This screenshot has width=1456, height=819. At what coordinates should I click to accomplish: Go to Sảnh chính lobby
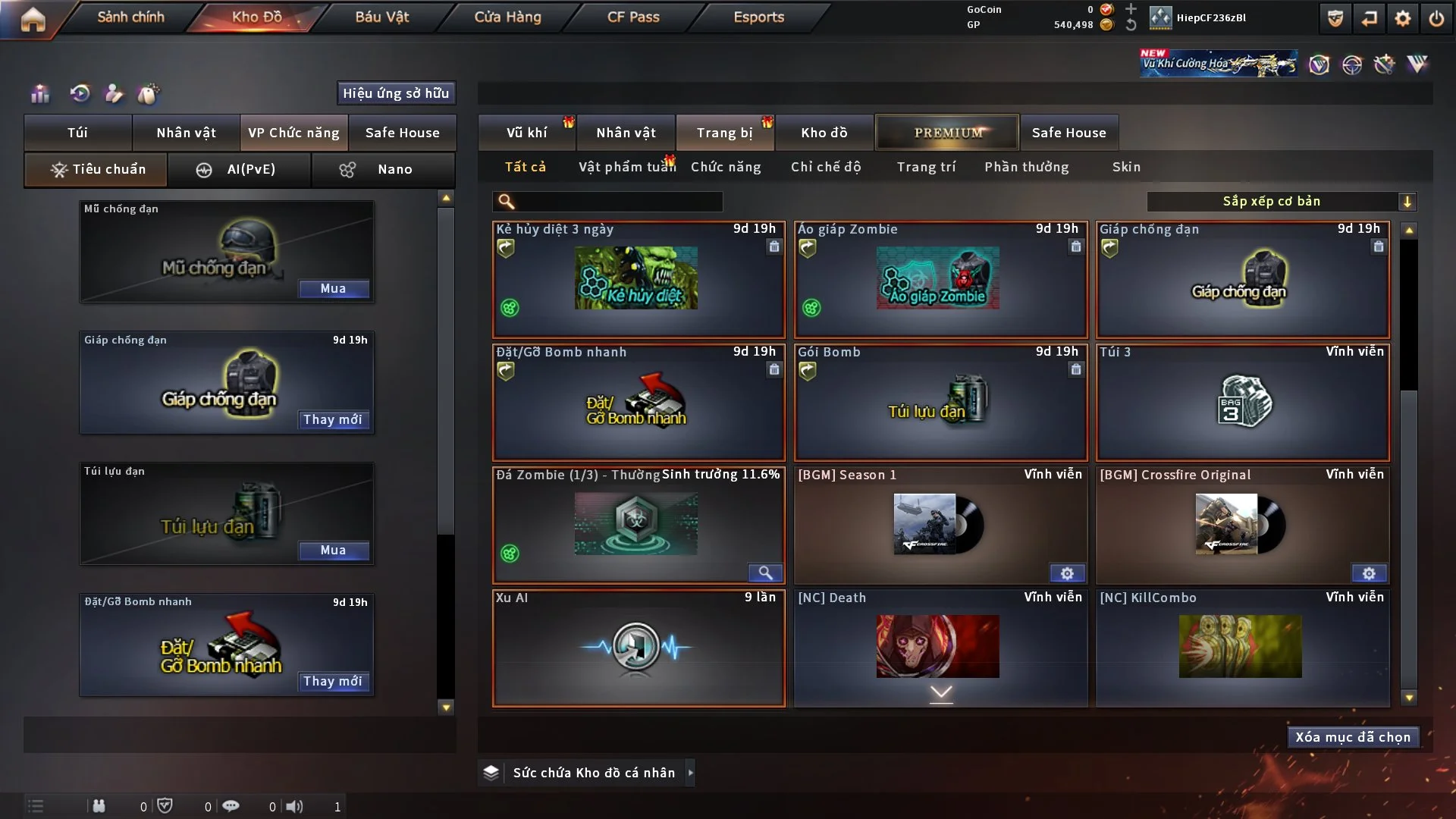pos(130,17)
